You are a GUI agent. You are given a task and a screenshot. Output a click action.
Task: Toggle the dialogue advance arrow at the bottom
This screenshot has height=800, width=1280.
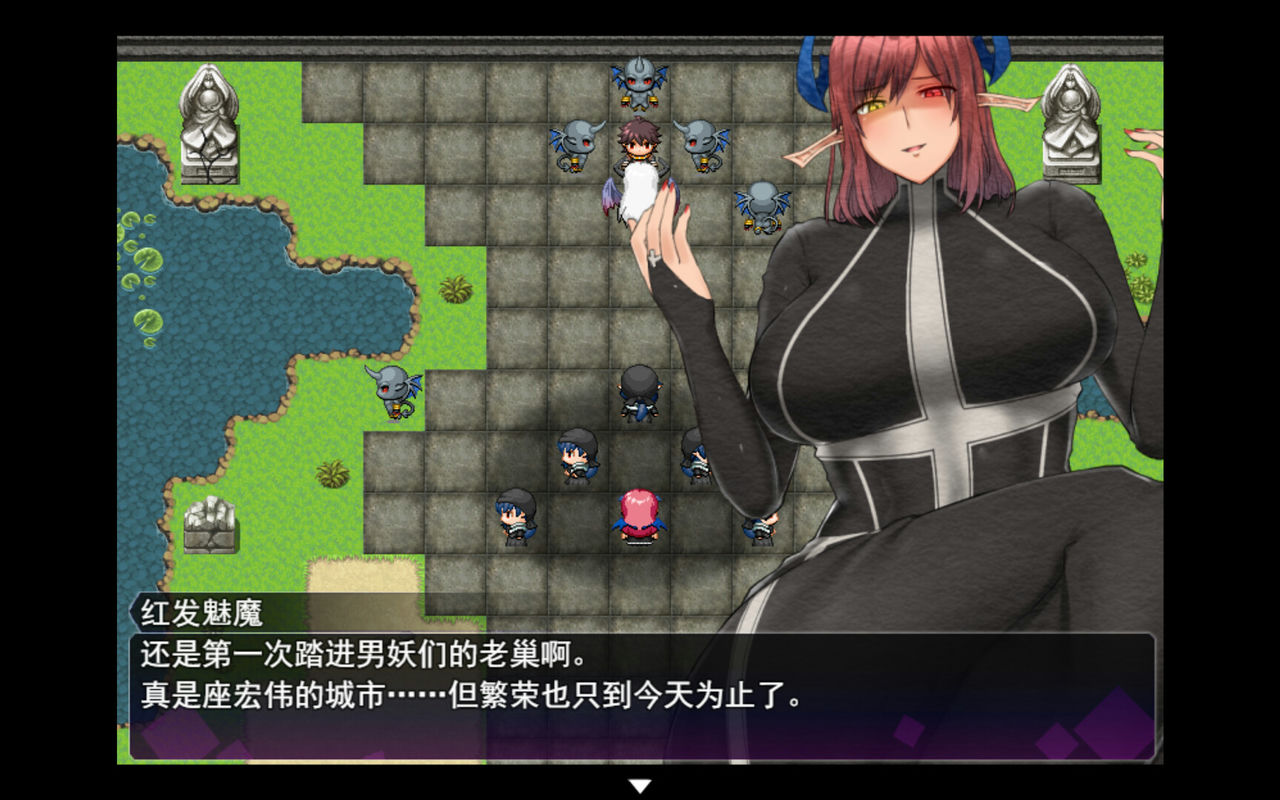pos(640,786)
